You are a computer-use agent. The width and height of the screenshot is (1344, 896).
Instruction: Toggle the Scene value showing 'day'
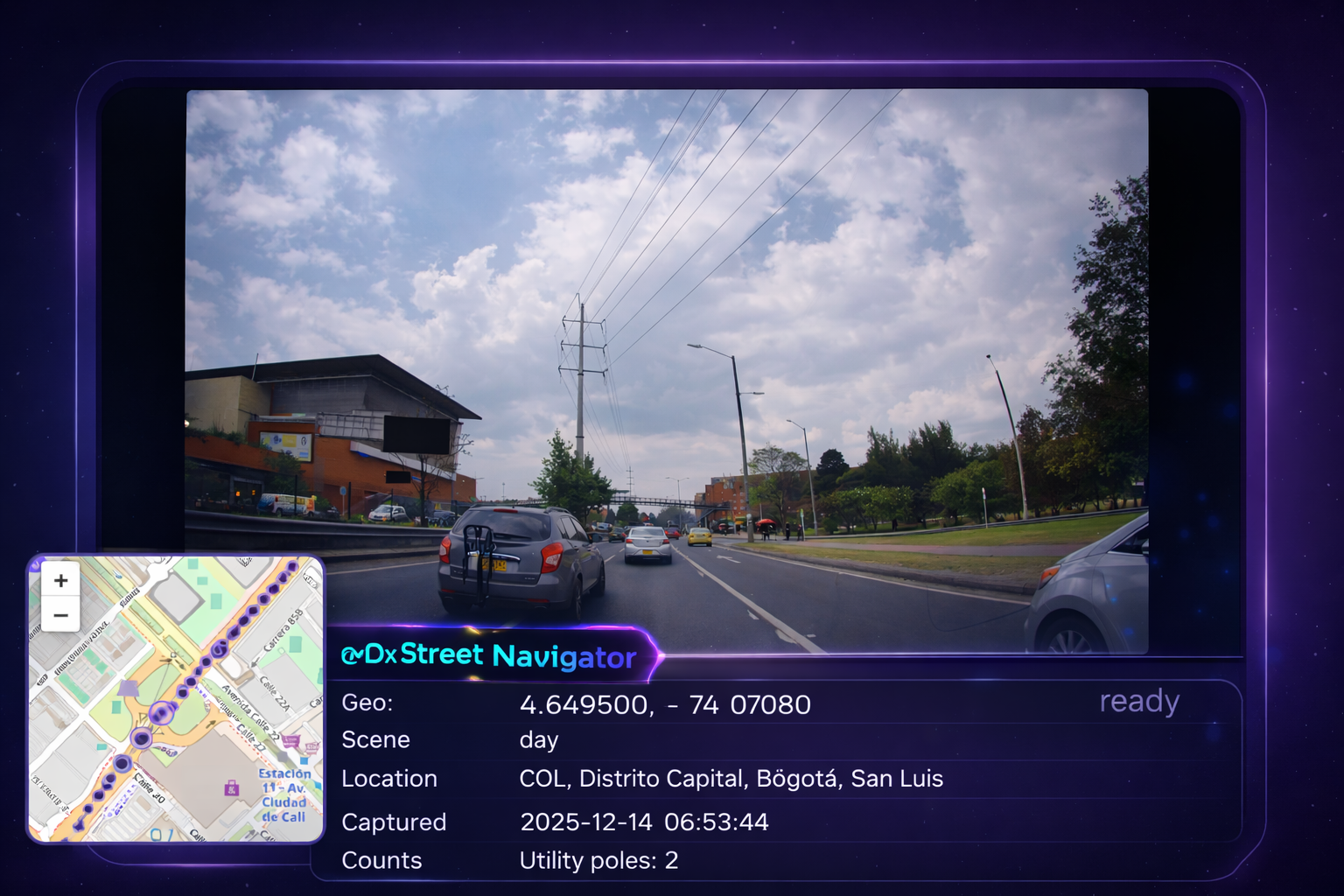(539, 740)
